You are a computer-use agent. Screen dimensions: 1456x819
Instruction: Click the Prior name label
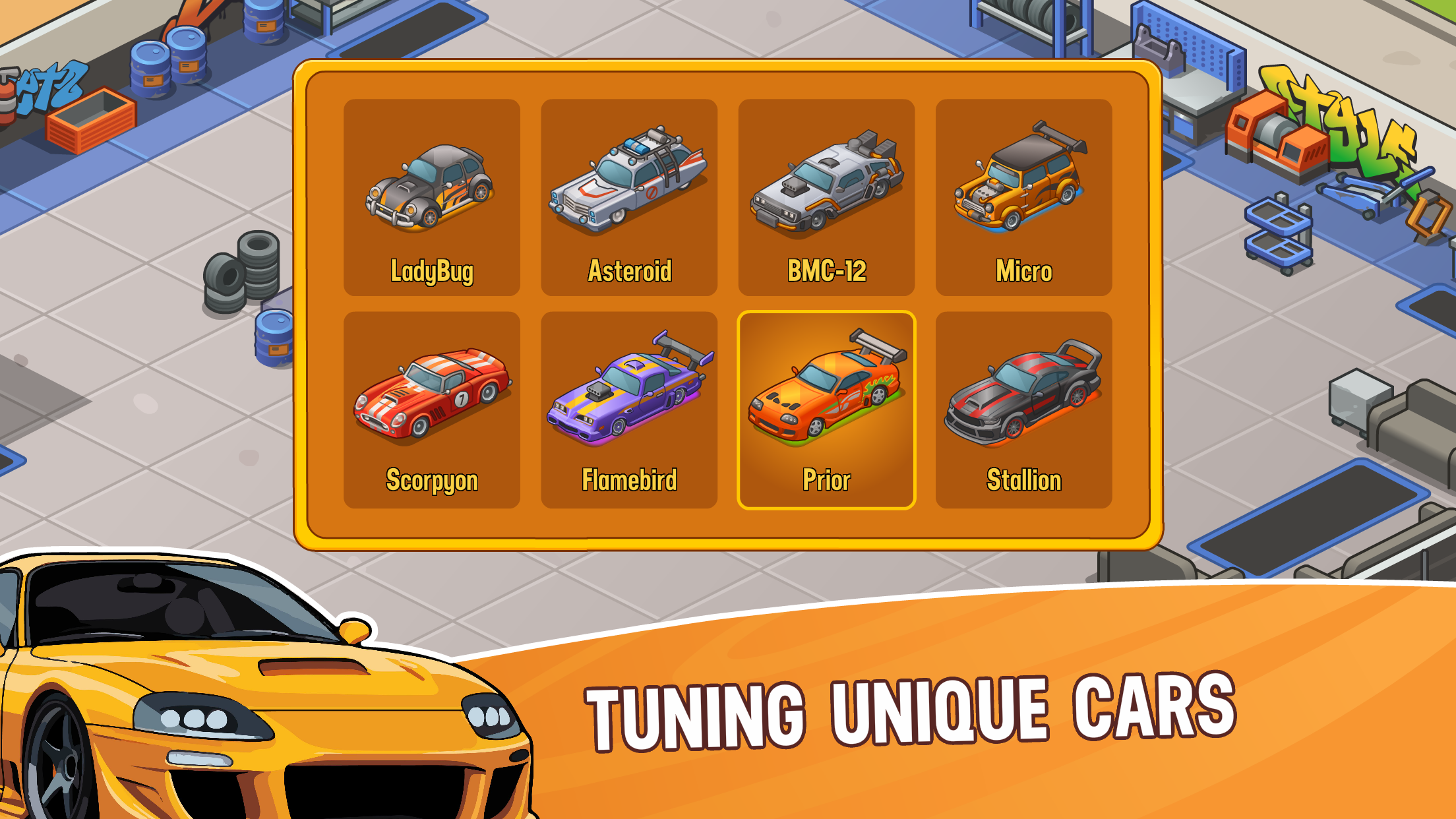pos(826,480)
